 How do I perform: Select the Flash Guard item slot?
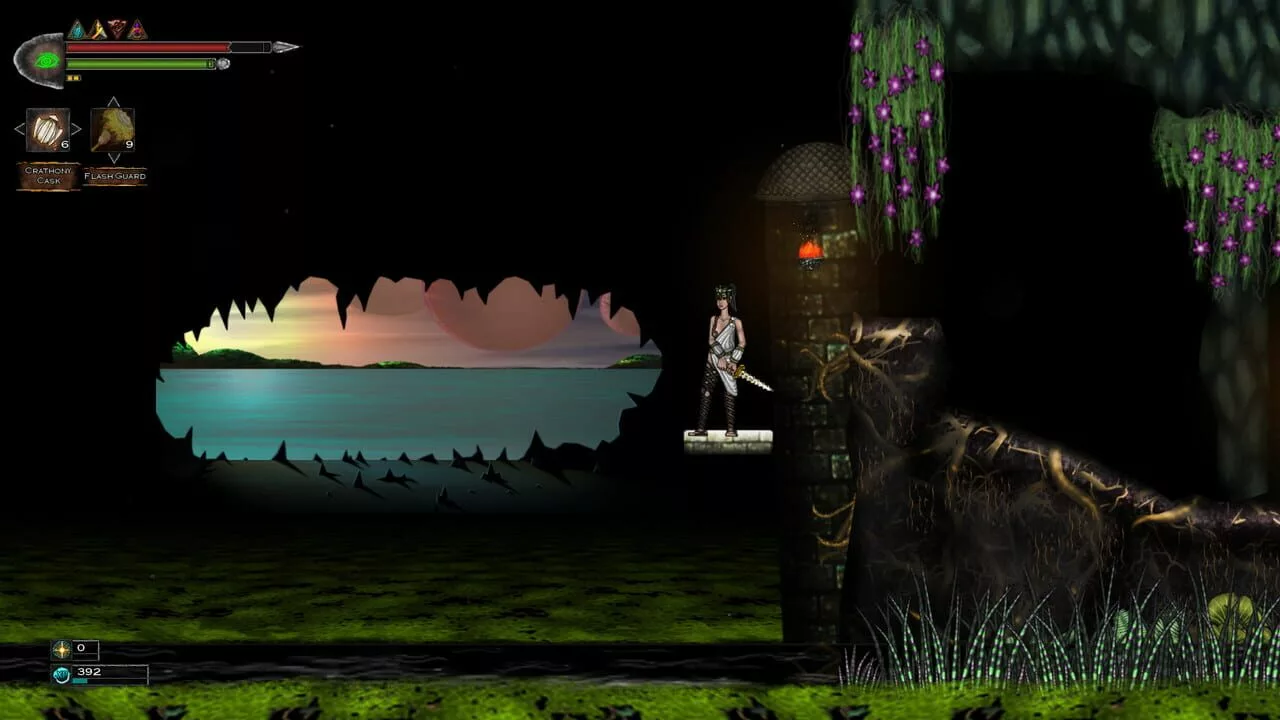coord(112,130)
